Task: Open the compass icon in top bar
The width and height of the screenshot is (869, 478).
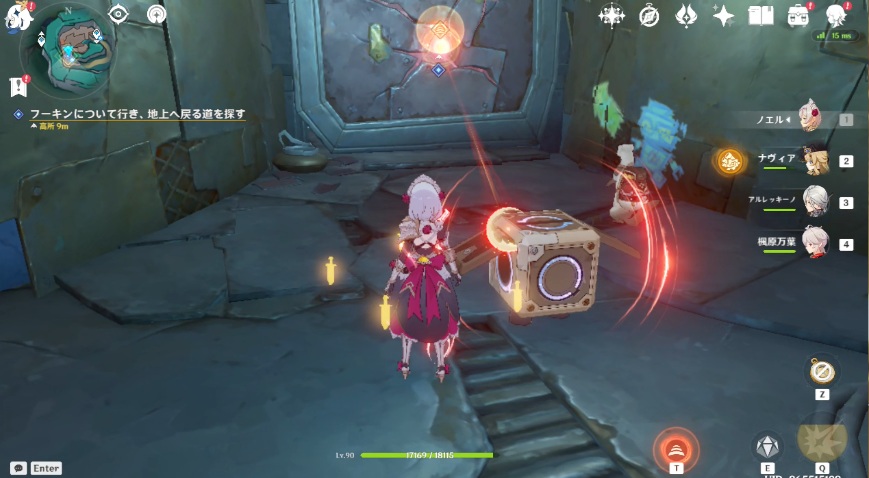Action: click(649, 15)
